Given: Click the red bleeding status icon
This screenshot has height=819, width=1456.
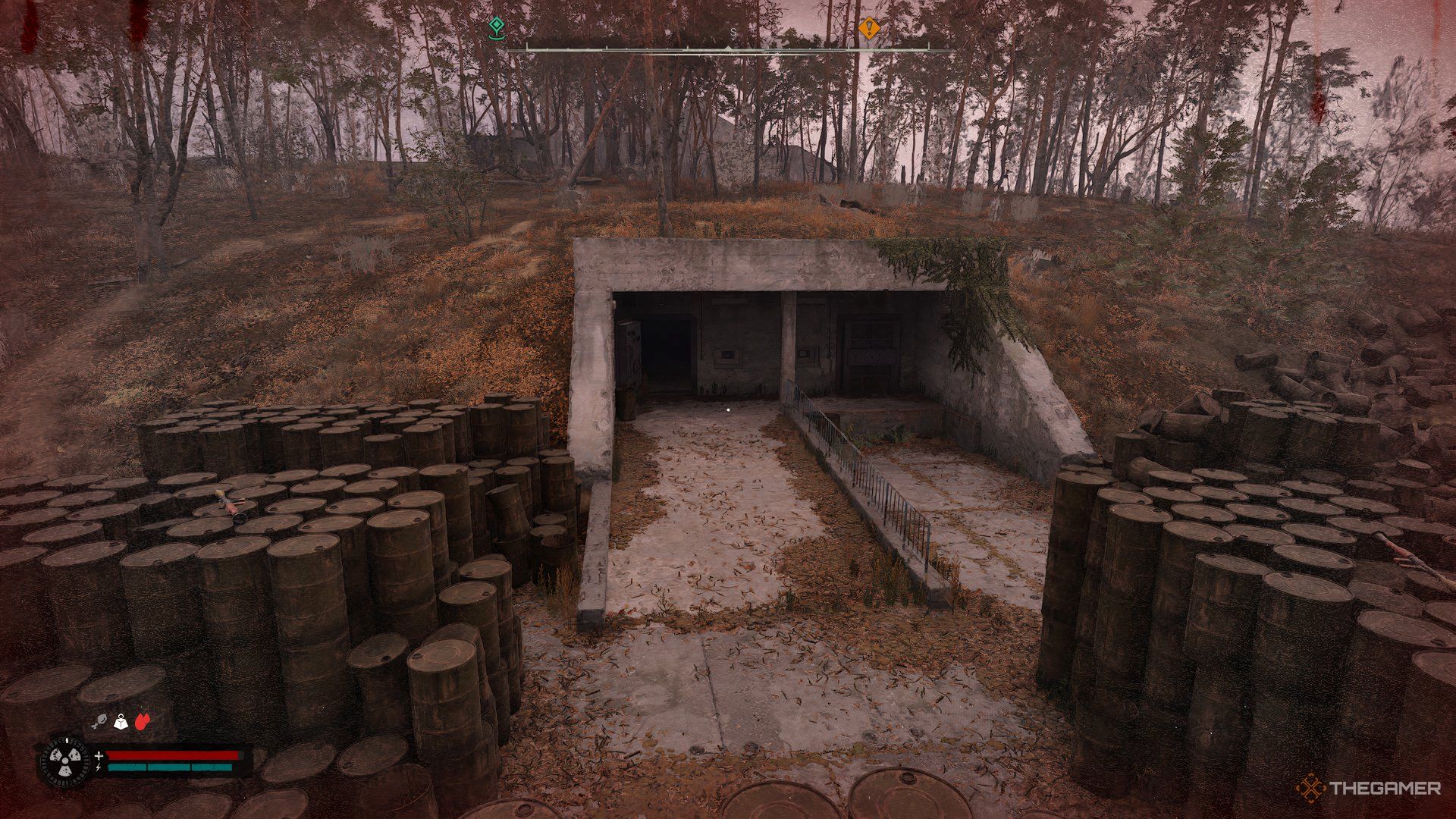Looking at the screenshot, I should (x=143, y=721).
